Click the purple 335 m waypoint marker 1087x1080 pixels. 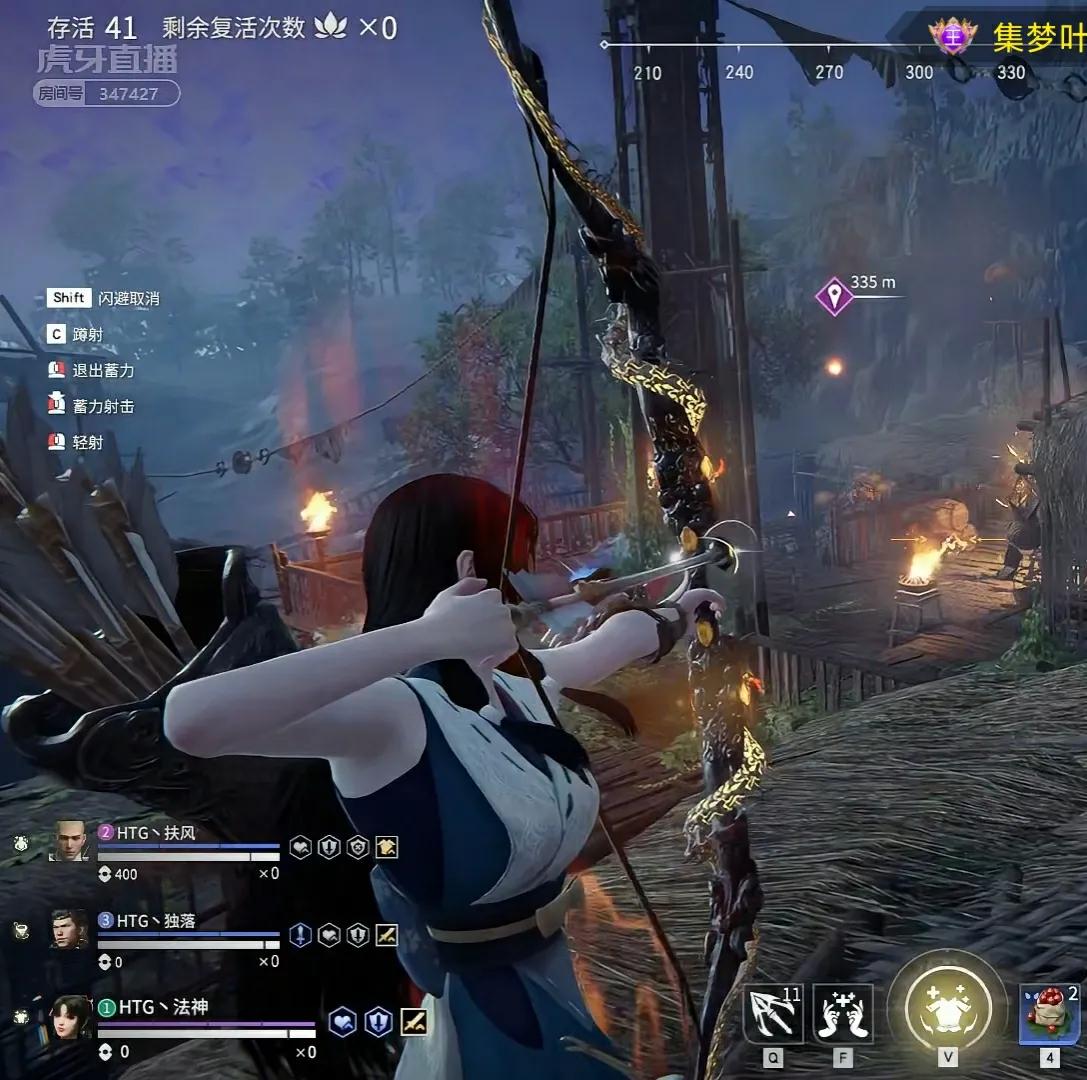[x=833, y=296]
